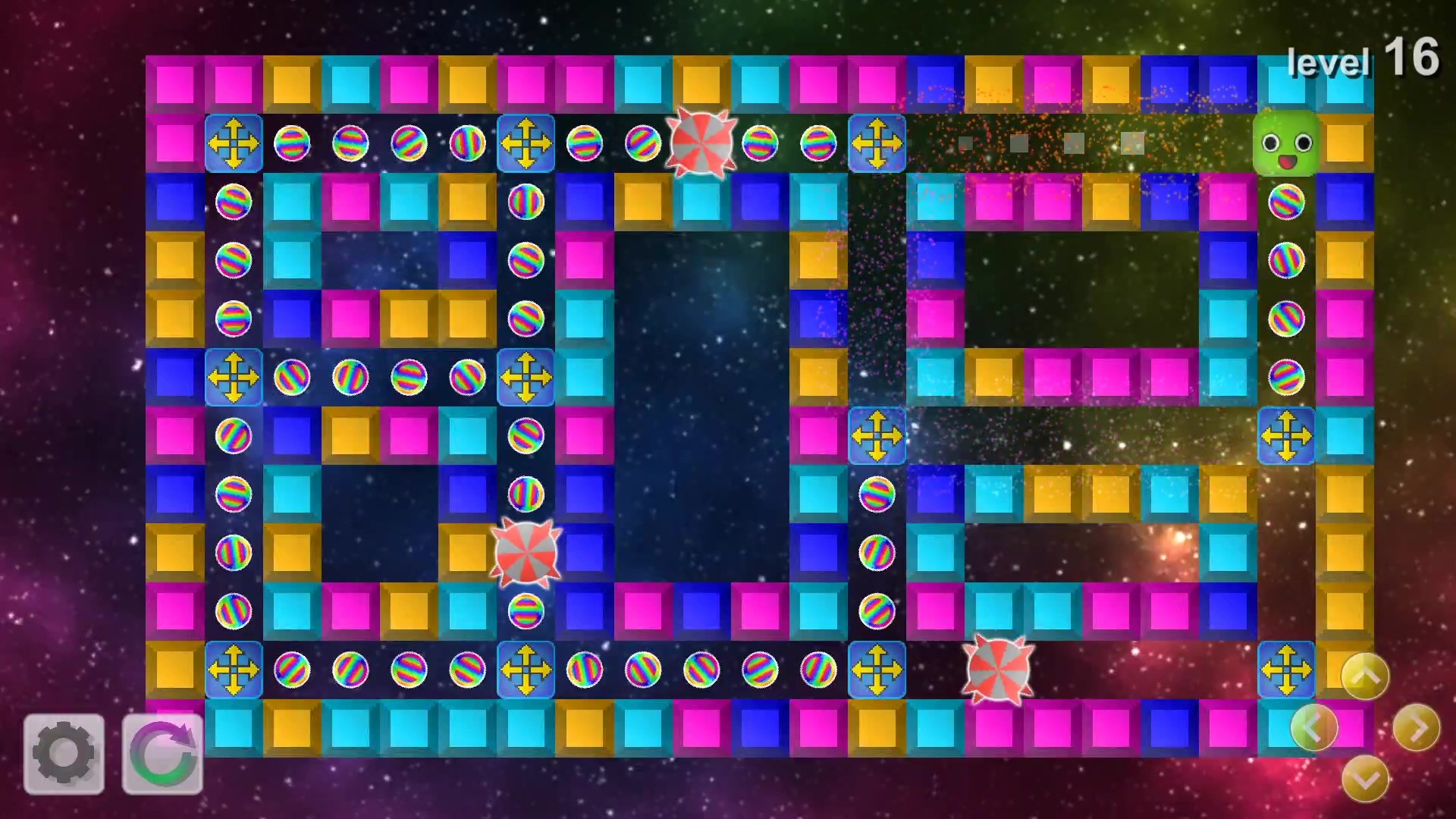Click the spiky bomb in the top row
Screen dimensions: 1456x819
[x=702, y=142]
